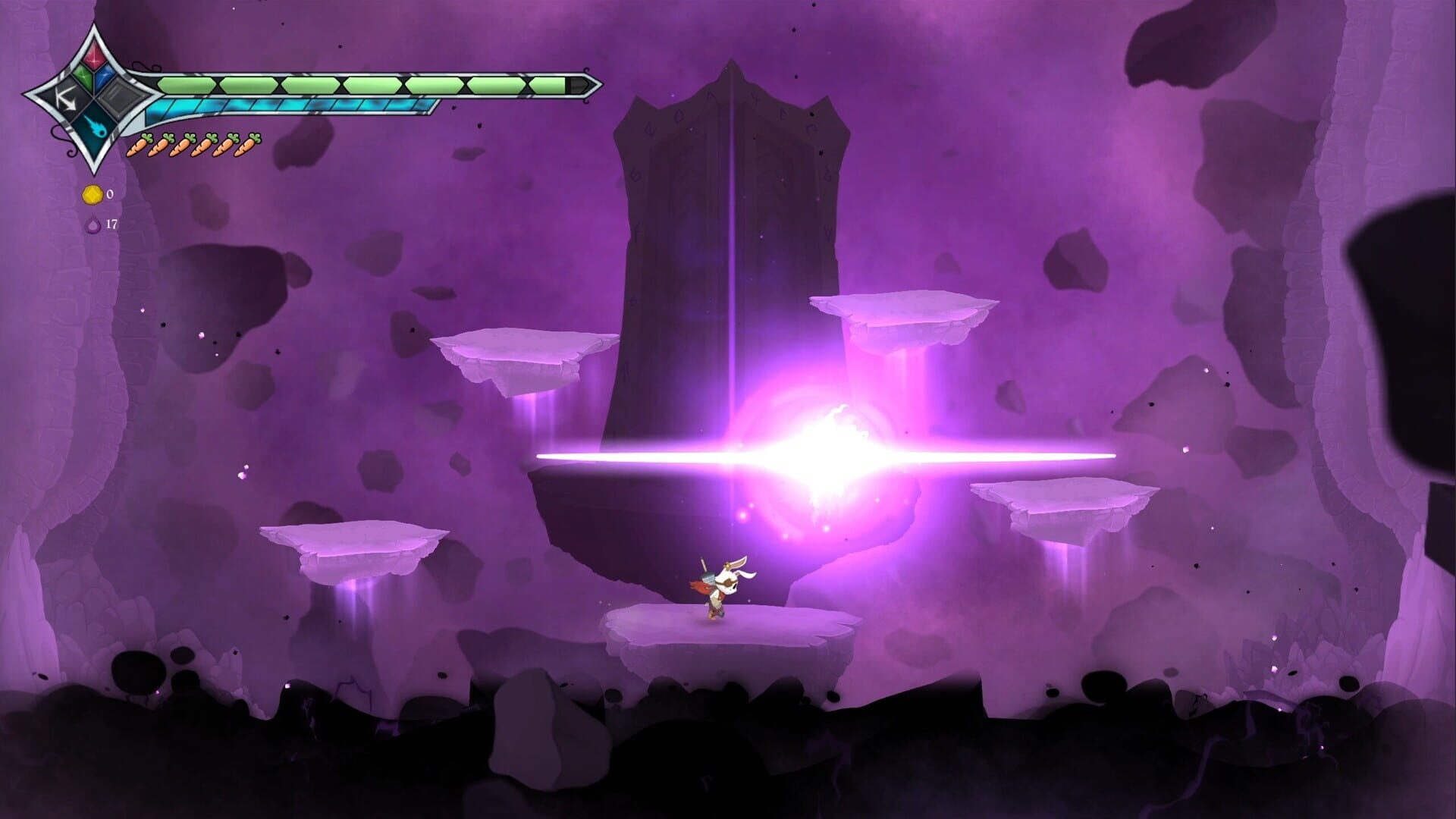Select the red gem on the HUD emblem
This screenshot has width=1456, height=819.
coord(95,58)
